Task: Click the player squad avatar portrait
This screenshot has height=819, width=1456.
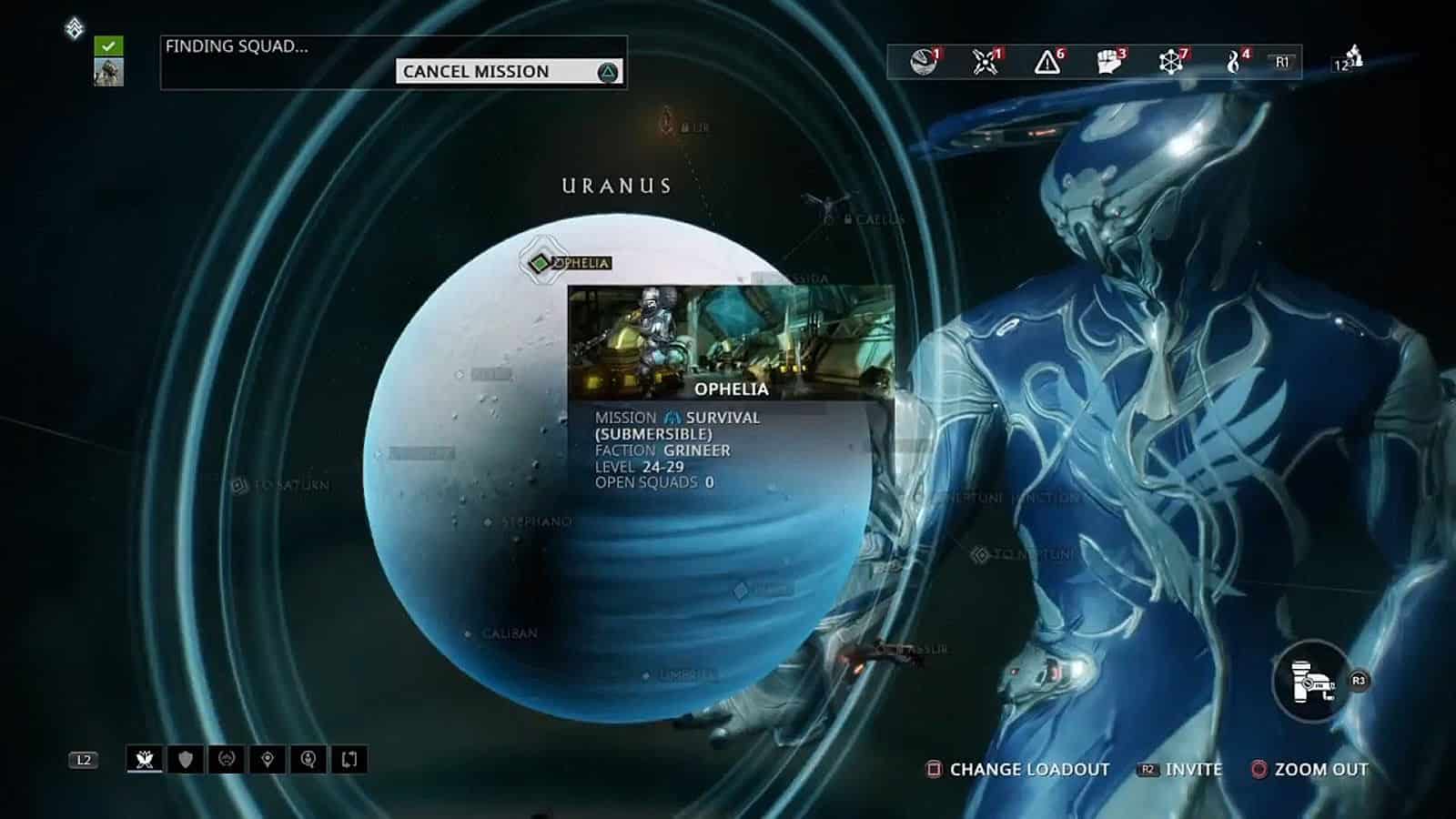Action: pyautogui.click(x=108, y=72)
